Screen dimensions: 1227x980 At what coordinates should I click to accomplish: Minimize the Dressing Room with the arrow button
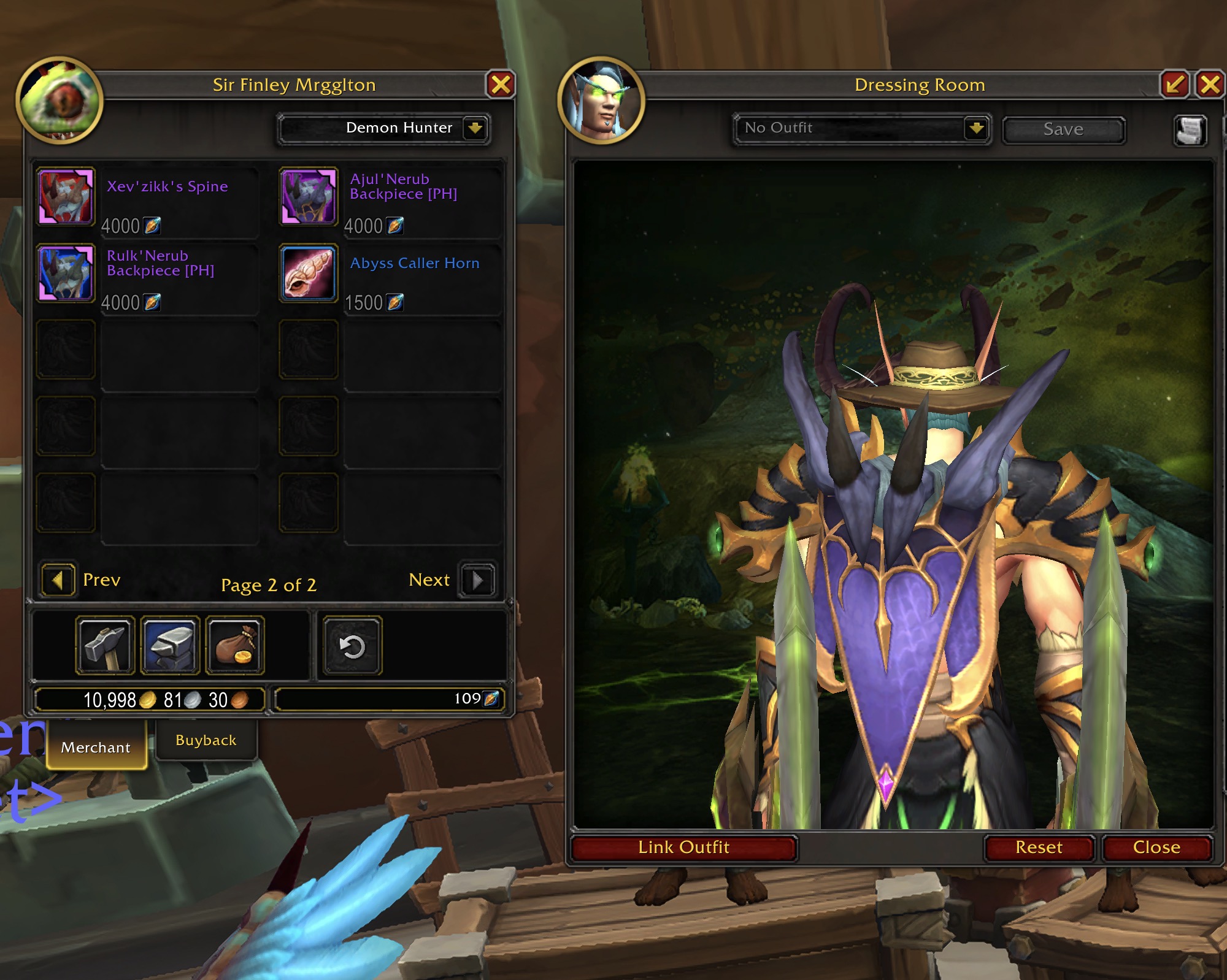coord(1174,85)
